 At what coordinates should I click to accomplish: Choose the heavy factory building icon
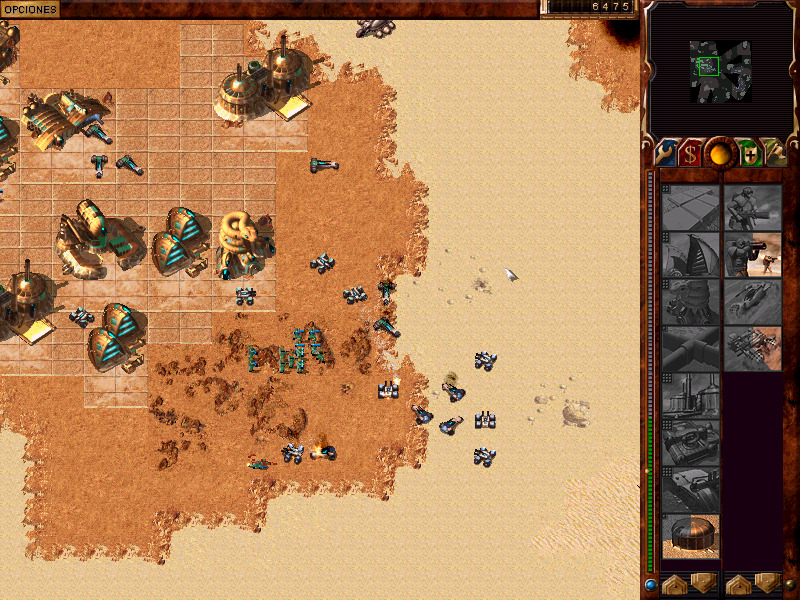tap(691, 442)
